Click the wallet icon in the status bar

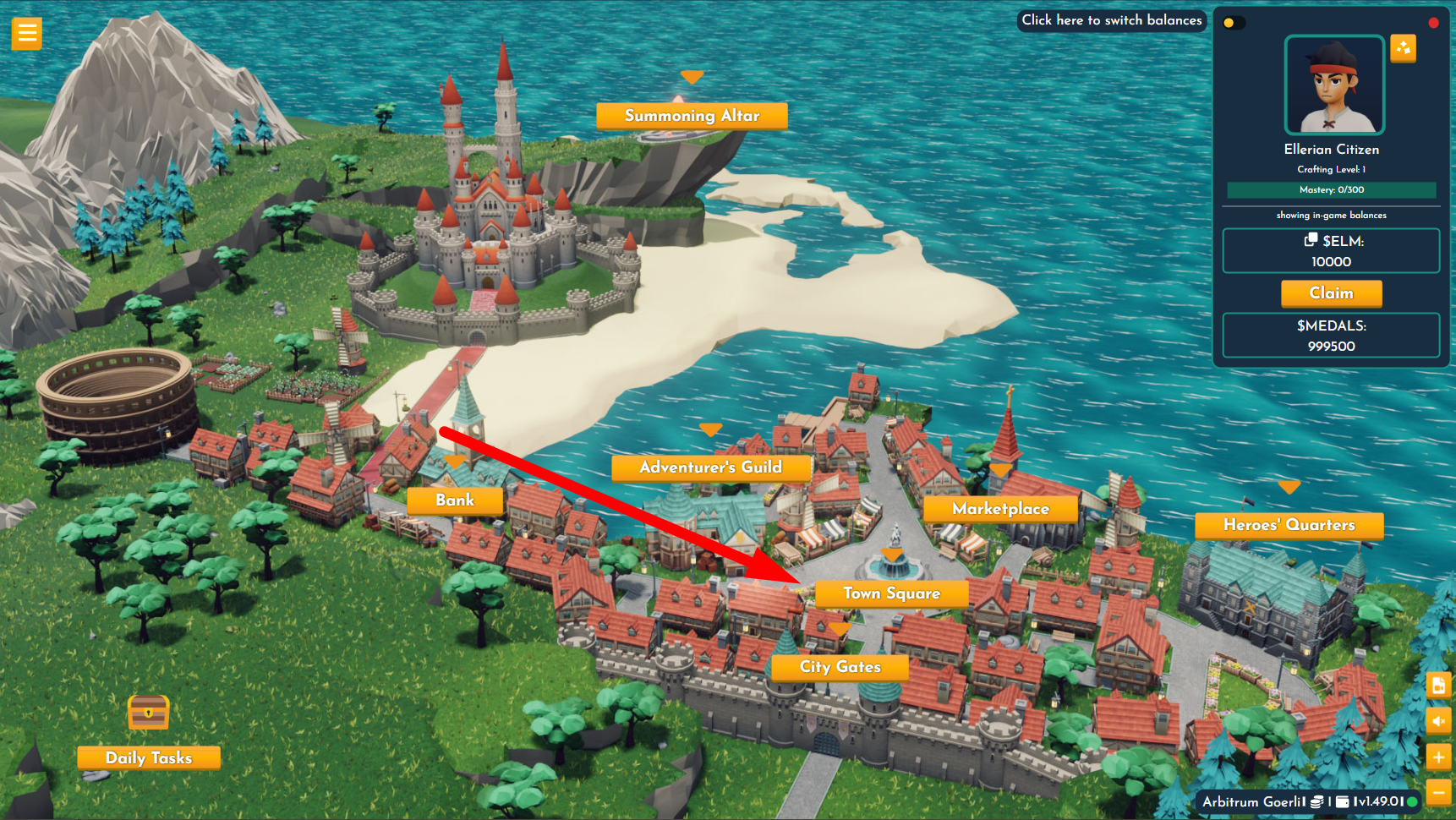[1342, 801]
